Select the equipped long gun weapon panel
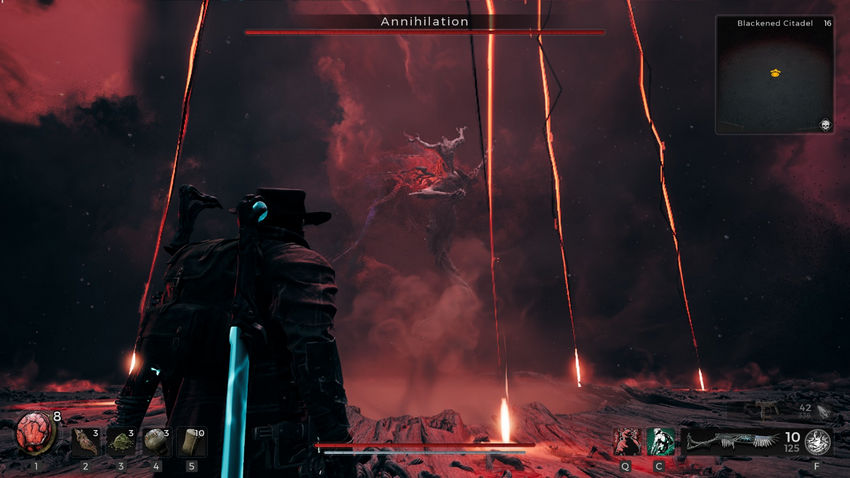Viewport: 850px width, 478px height. pos(728,442)
